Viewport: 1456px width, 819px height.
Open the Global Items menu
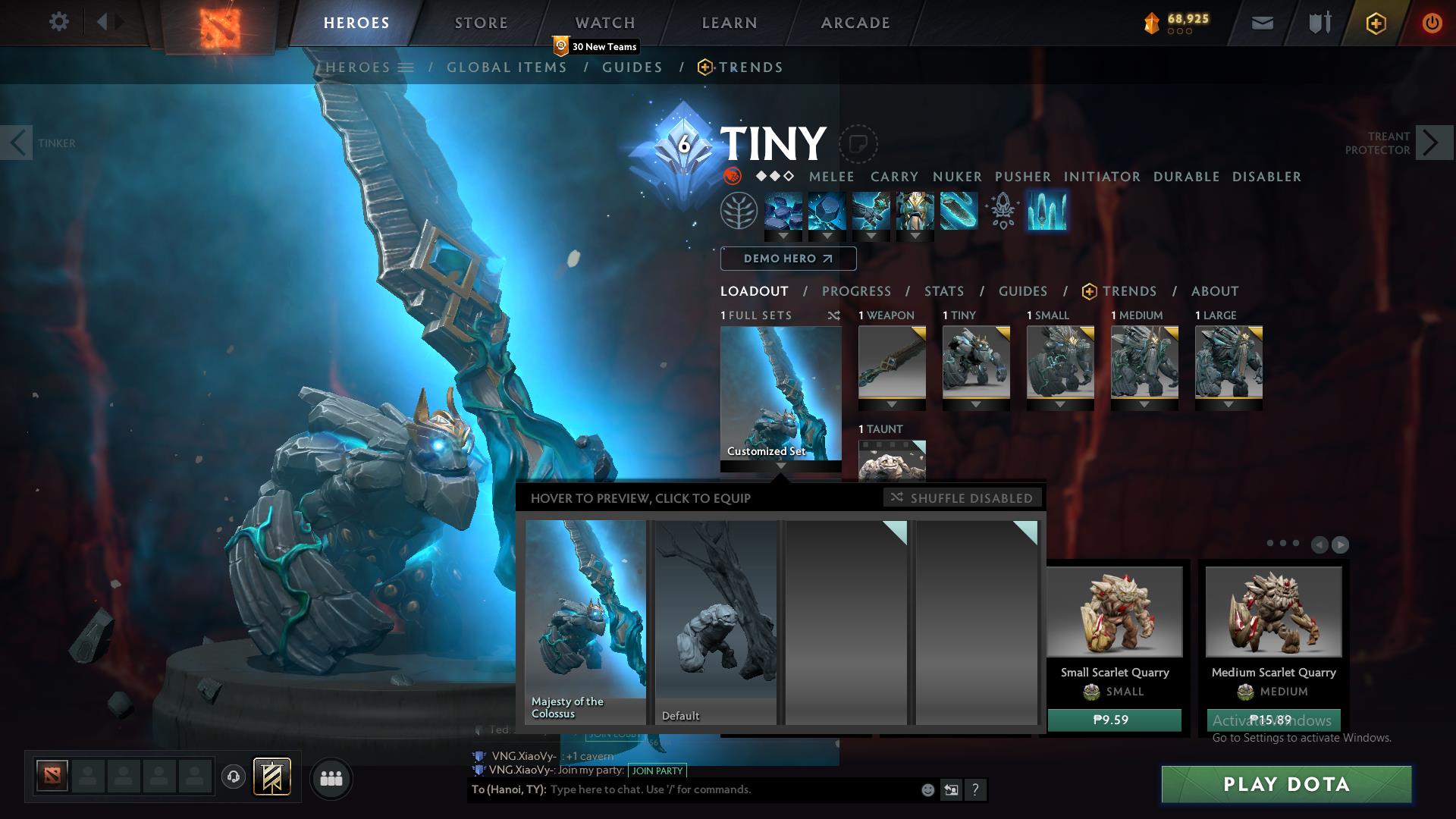(507, 67)
